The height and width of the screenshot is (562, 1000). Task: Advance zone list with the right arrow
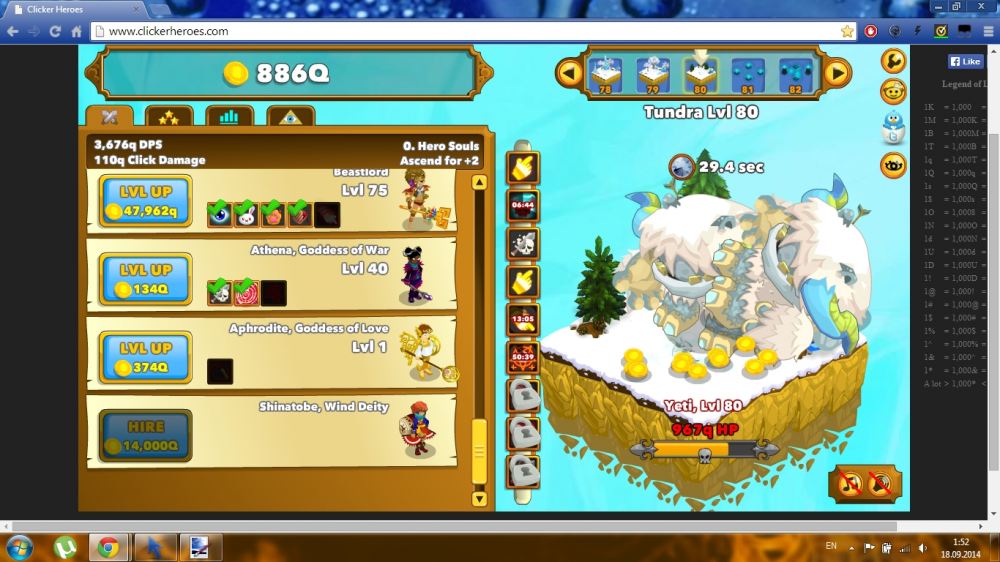(x=837, y=72)
